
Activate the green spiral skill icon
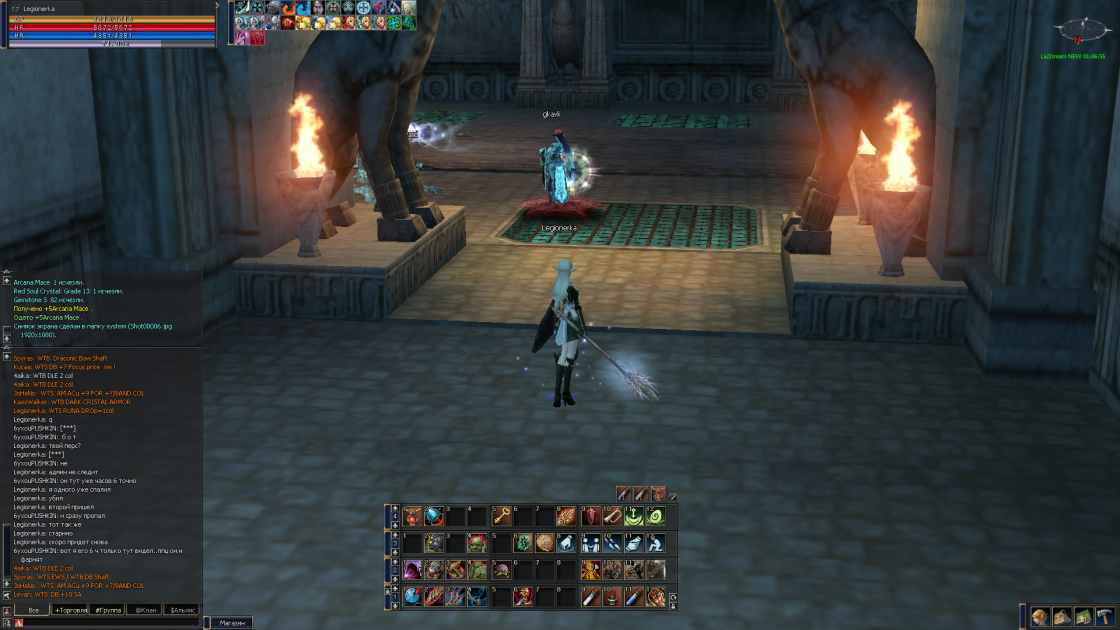655,516
